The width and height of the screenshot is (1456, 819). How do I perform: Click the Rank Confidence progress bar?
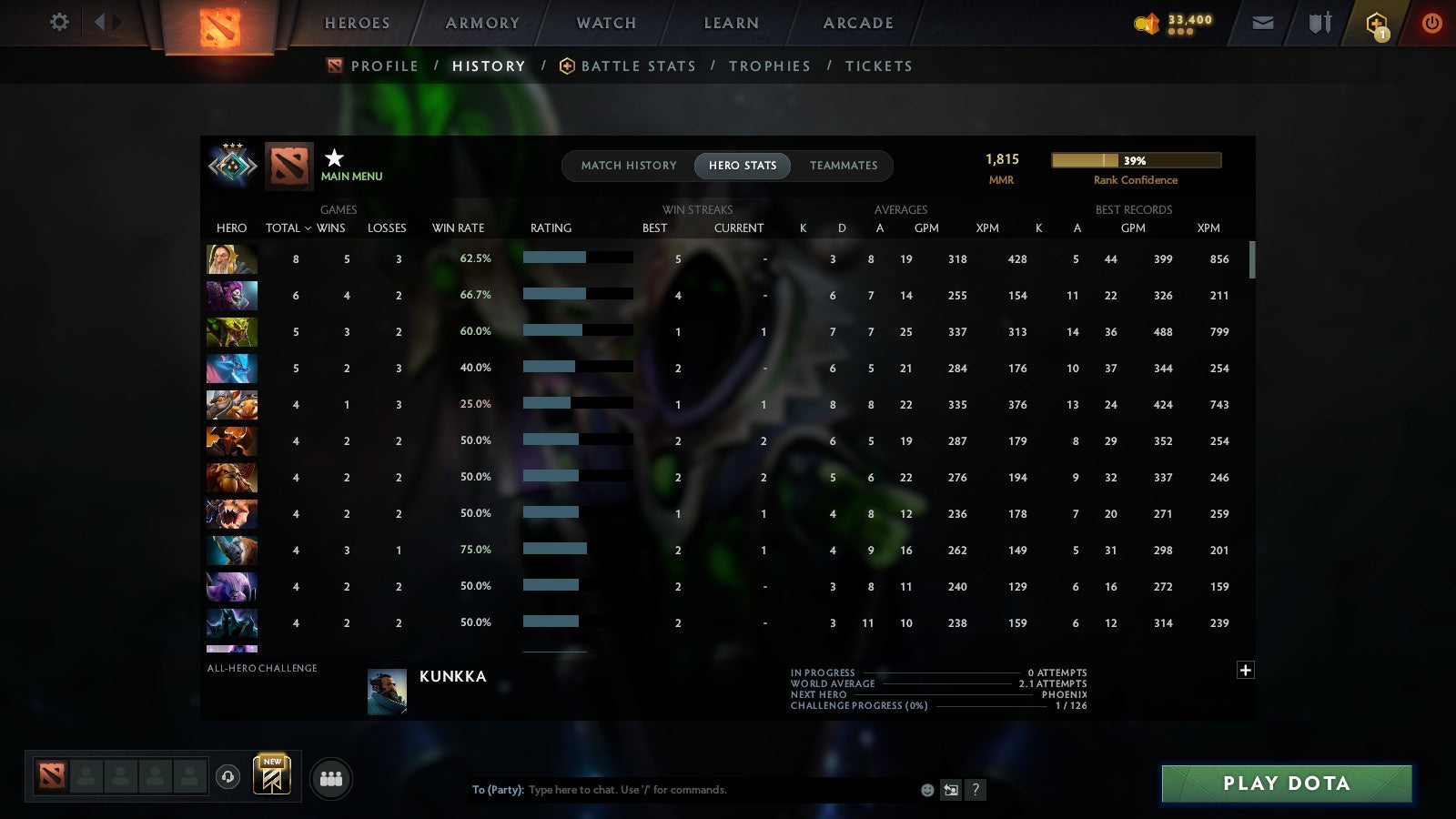1137,159
